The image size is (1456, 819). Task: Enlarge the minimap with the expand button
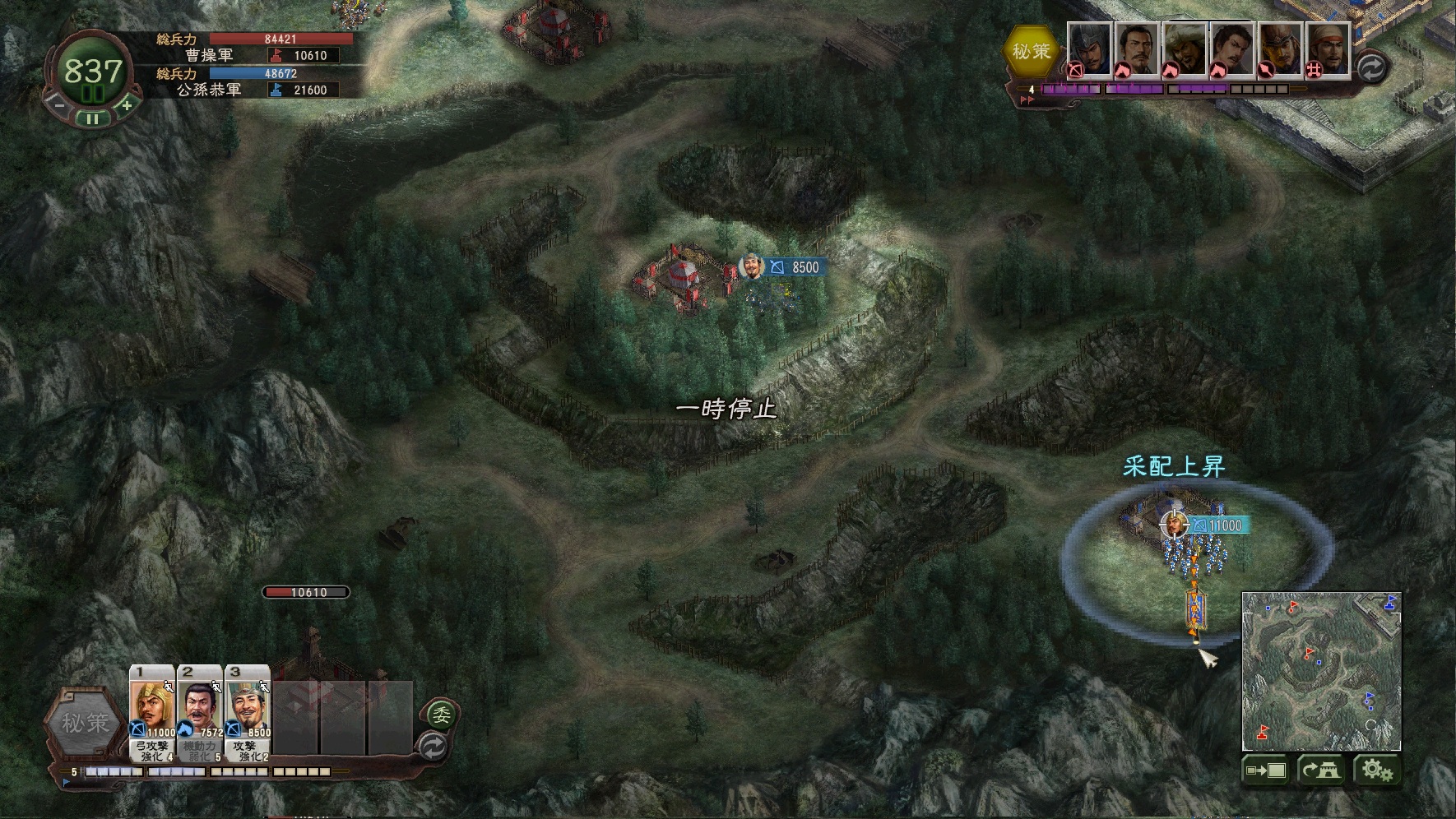(1265, 770)
